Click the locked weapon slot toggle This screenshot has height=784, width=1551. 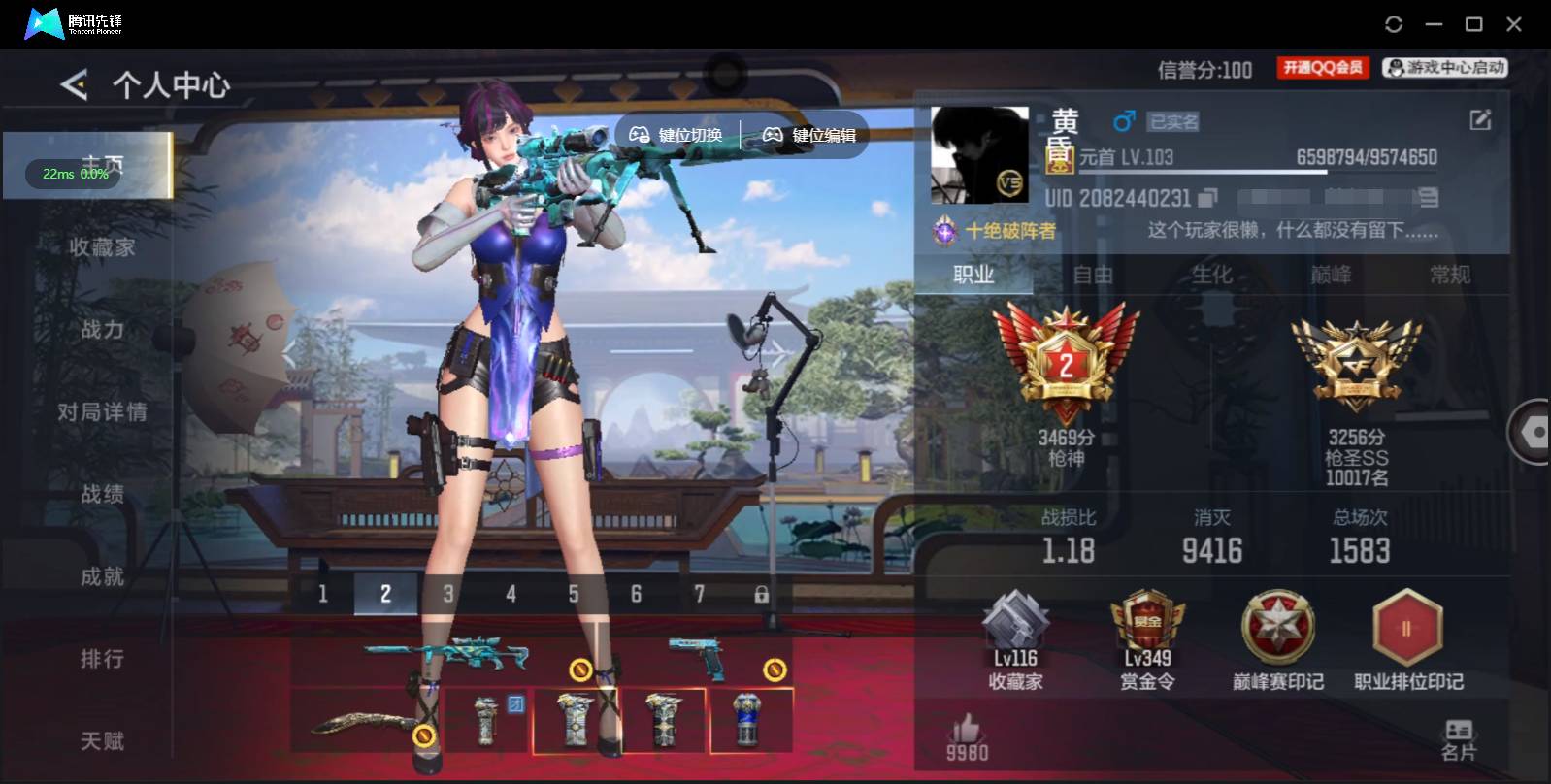coord(763,592)
